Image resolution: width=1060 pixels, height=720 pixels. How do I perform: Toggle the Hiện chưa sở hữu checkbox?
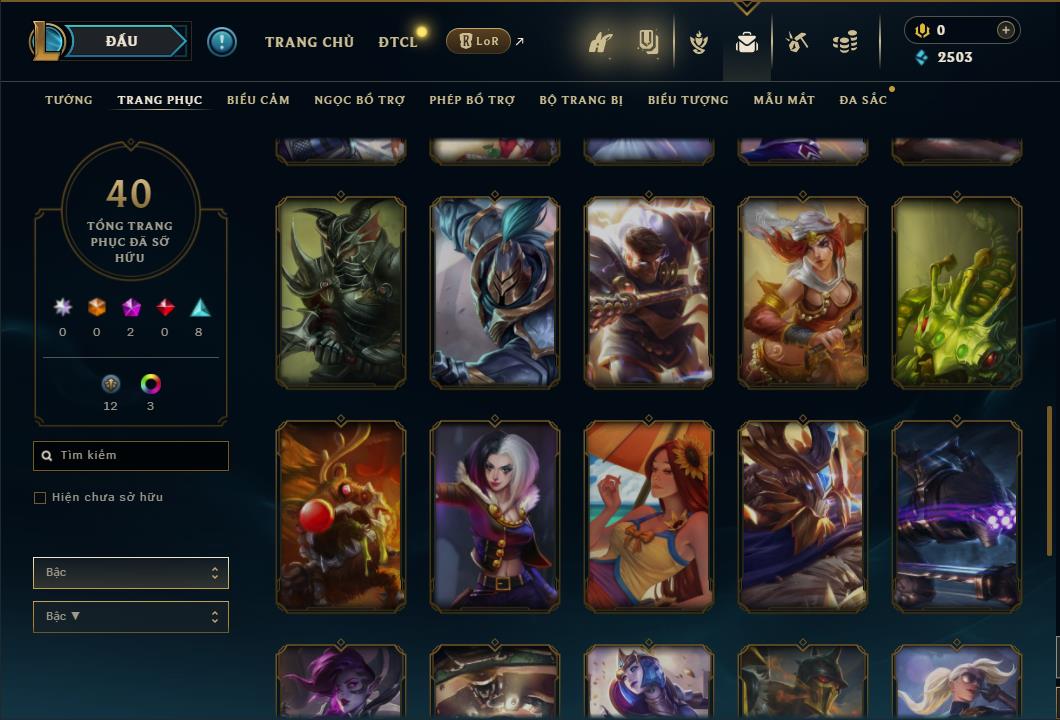coord(40,498)
